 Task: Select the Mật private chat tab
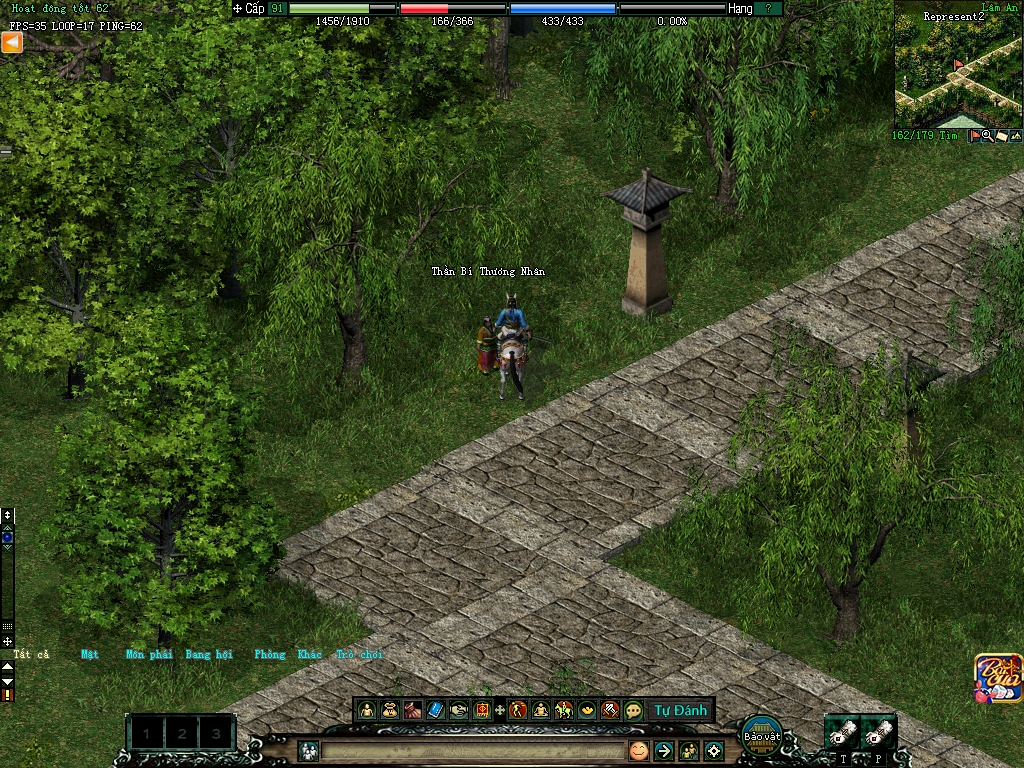(90, 654)
